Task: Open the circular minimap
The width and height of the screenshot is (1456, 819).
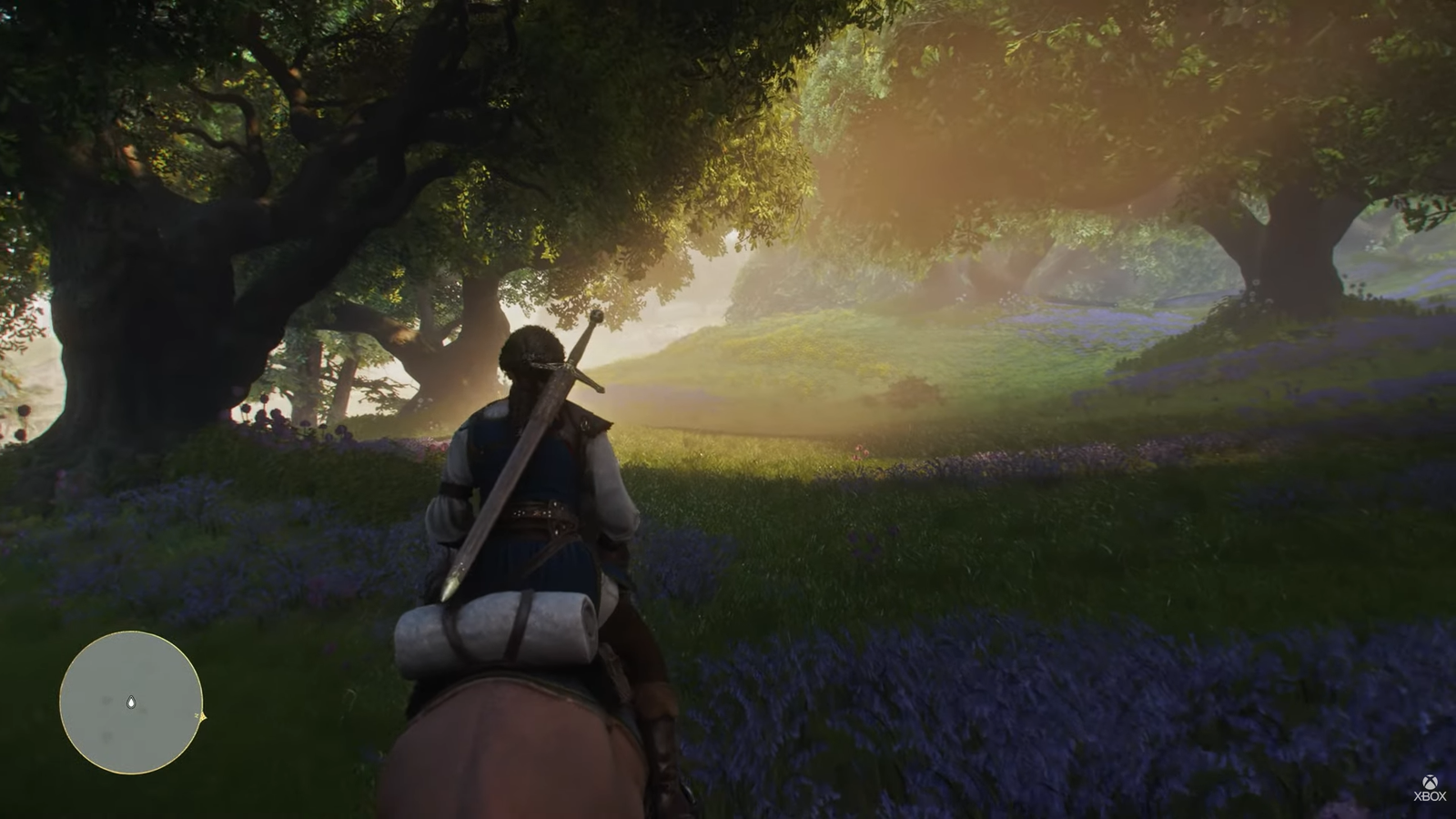Action: [131, 702]
